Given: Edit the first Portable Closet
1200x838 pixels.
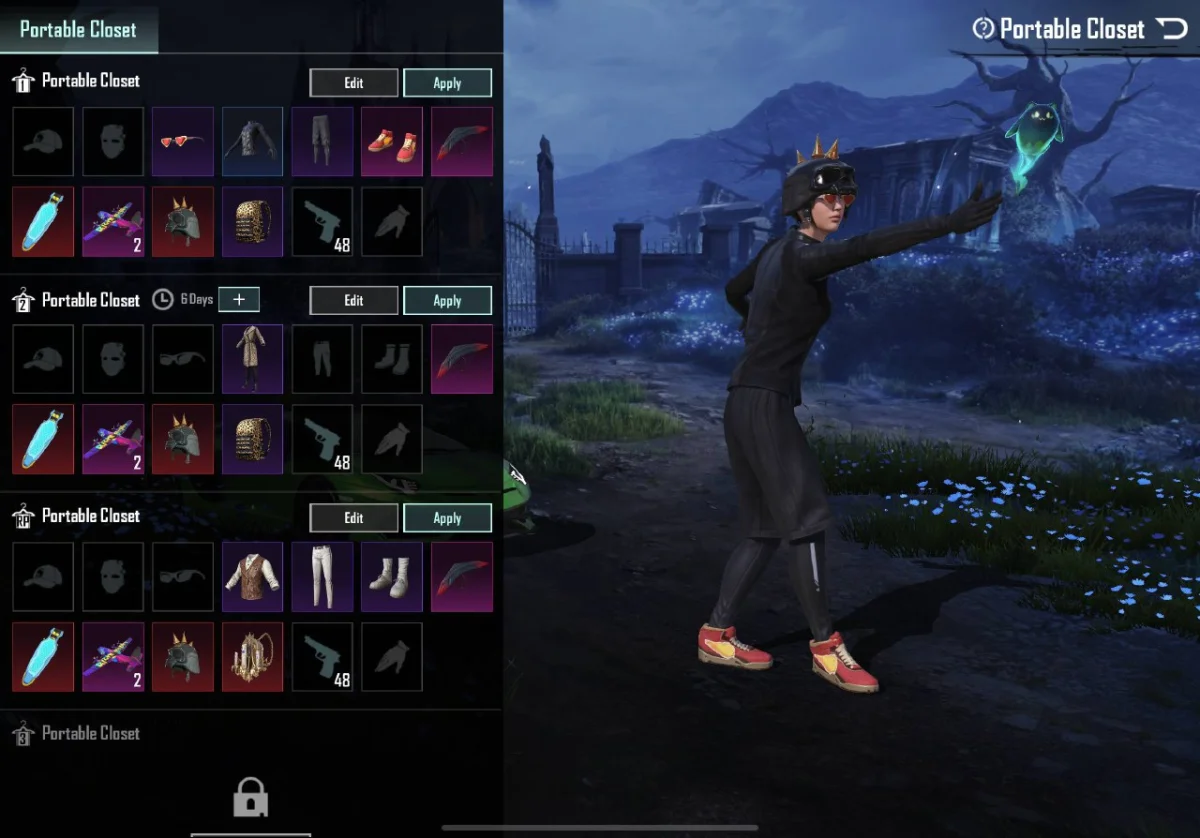Looking at the screenshot, I should click(354, 83).
